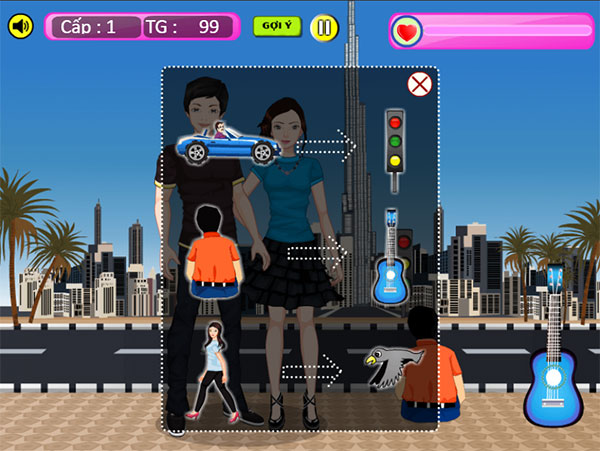
Task: Mute the sound with the speaker button
Action: (x=20, y=27)
